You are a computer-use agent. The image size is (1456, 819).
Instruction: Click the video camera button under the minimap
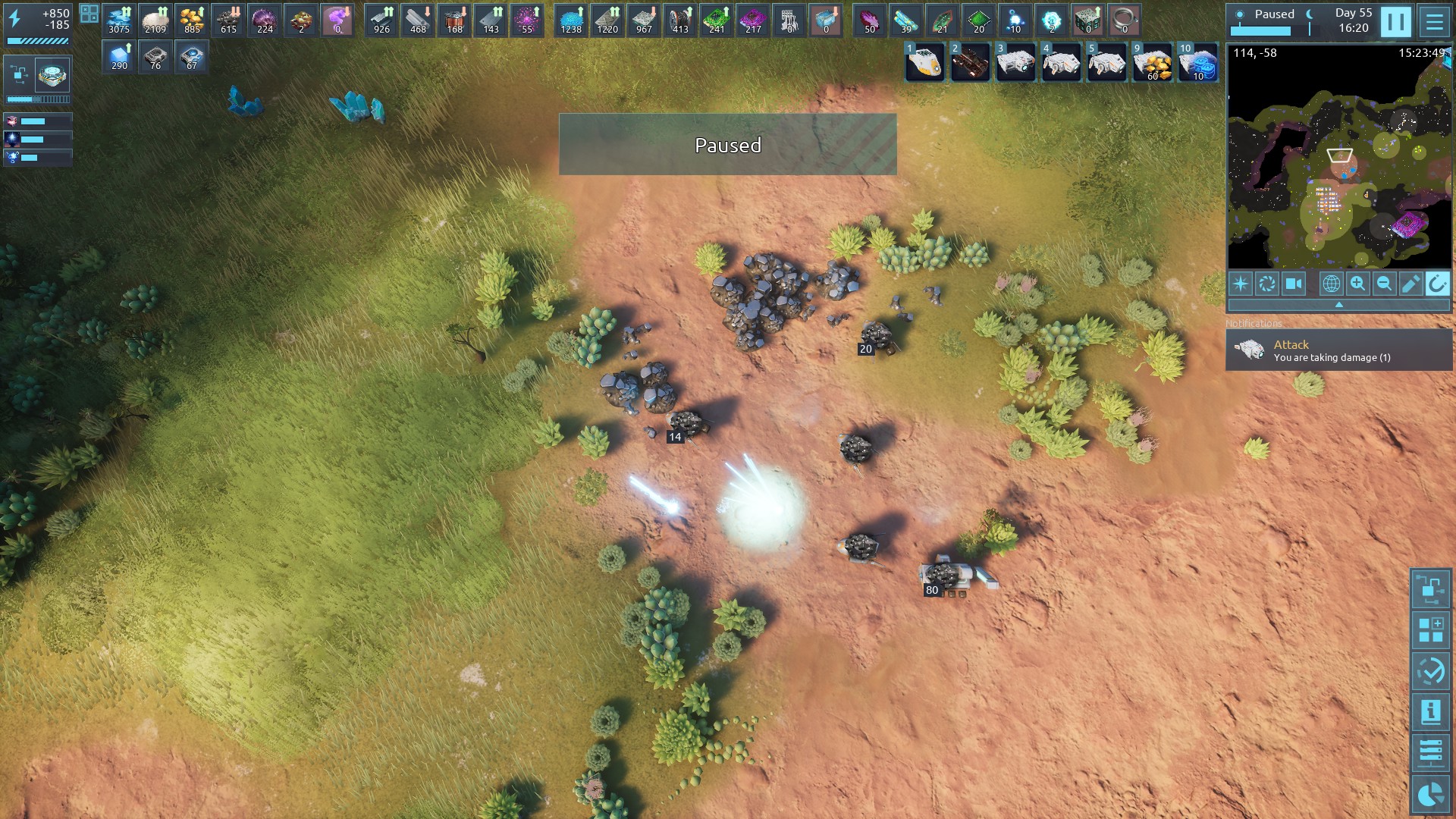pos(1294,284)
